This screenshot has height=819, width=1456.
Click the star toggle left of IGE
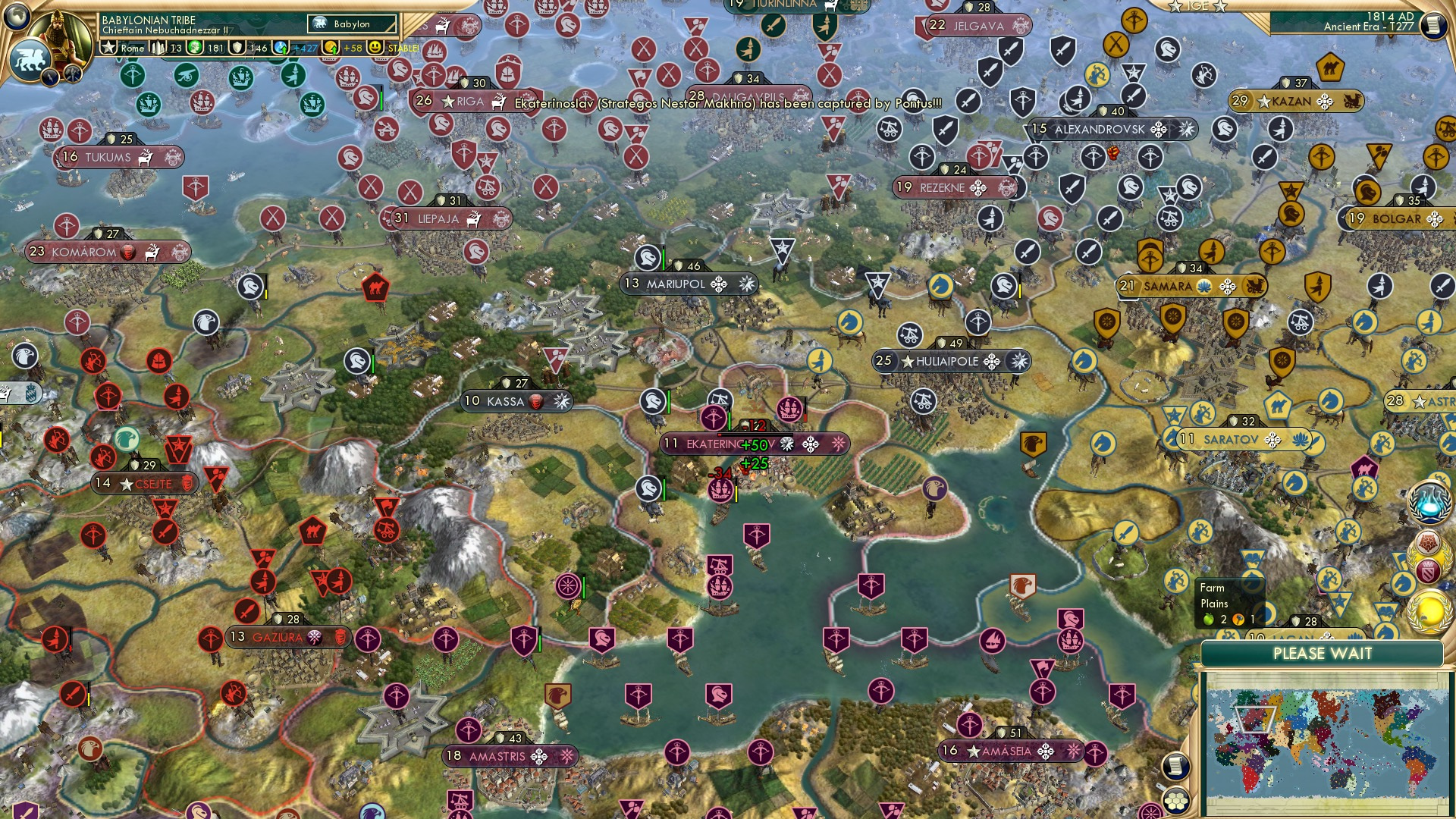click(1176, 6)
